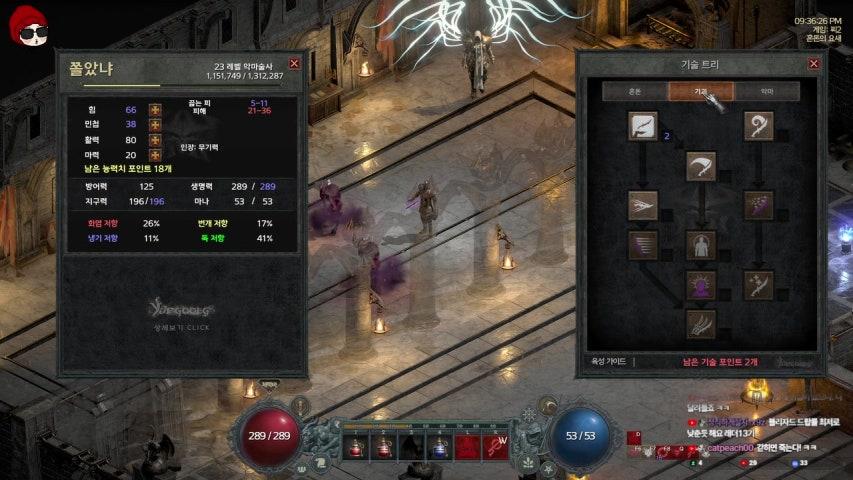Image resolution: width=853 pixels, height=480 pixels.
Task: Raise the Energy (마력) stat
Action: coord(155,155)
